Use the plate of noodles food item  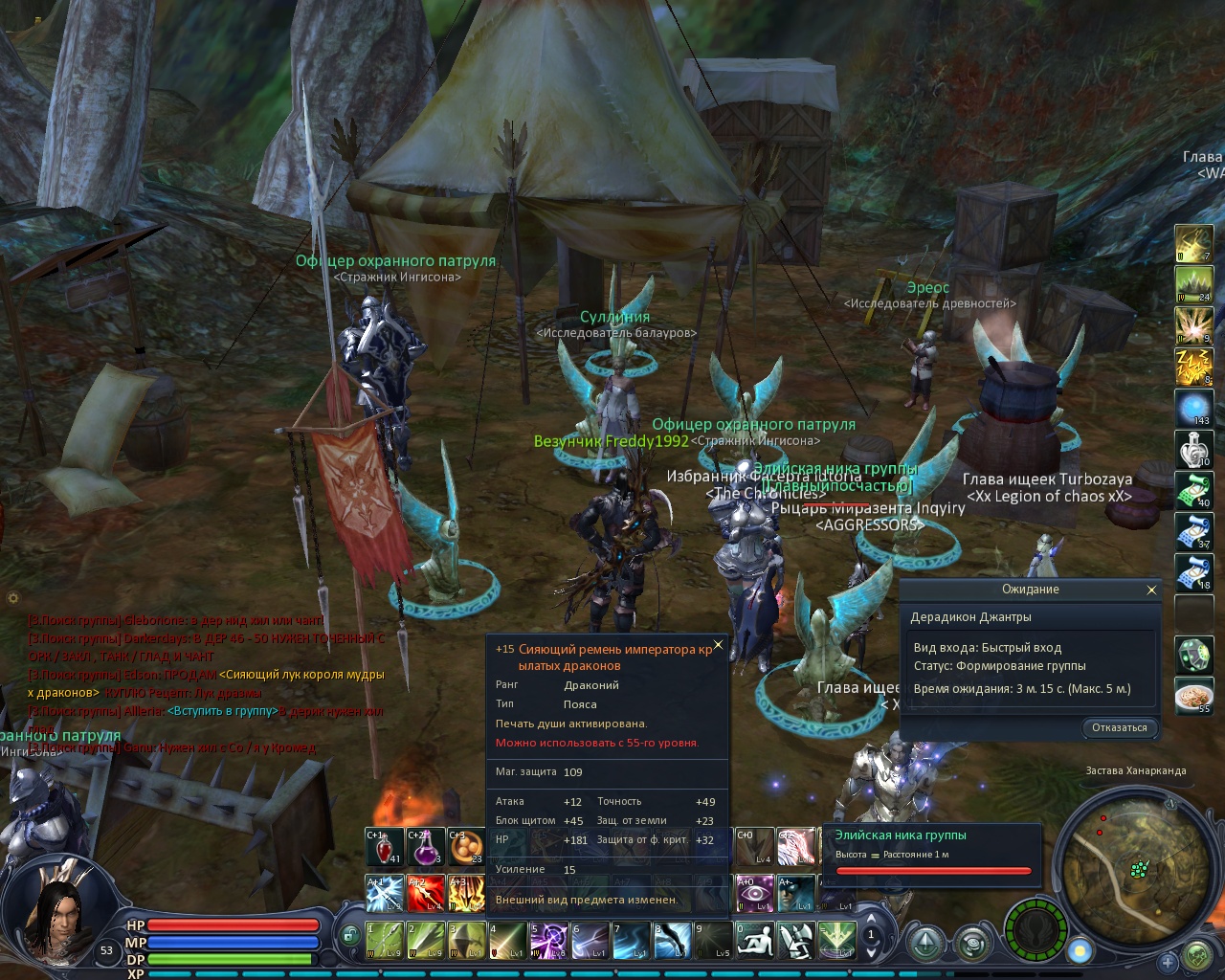point(1193,698)
